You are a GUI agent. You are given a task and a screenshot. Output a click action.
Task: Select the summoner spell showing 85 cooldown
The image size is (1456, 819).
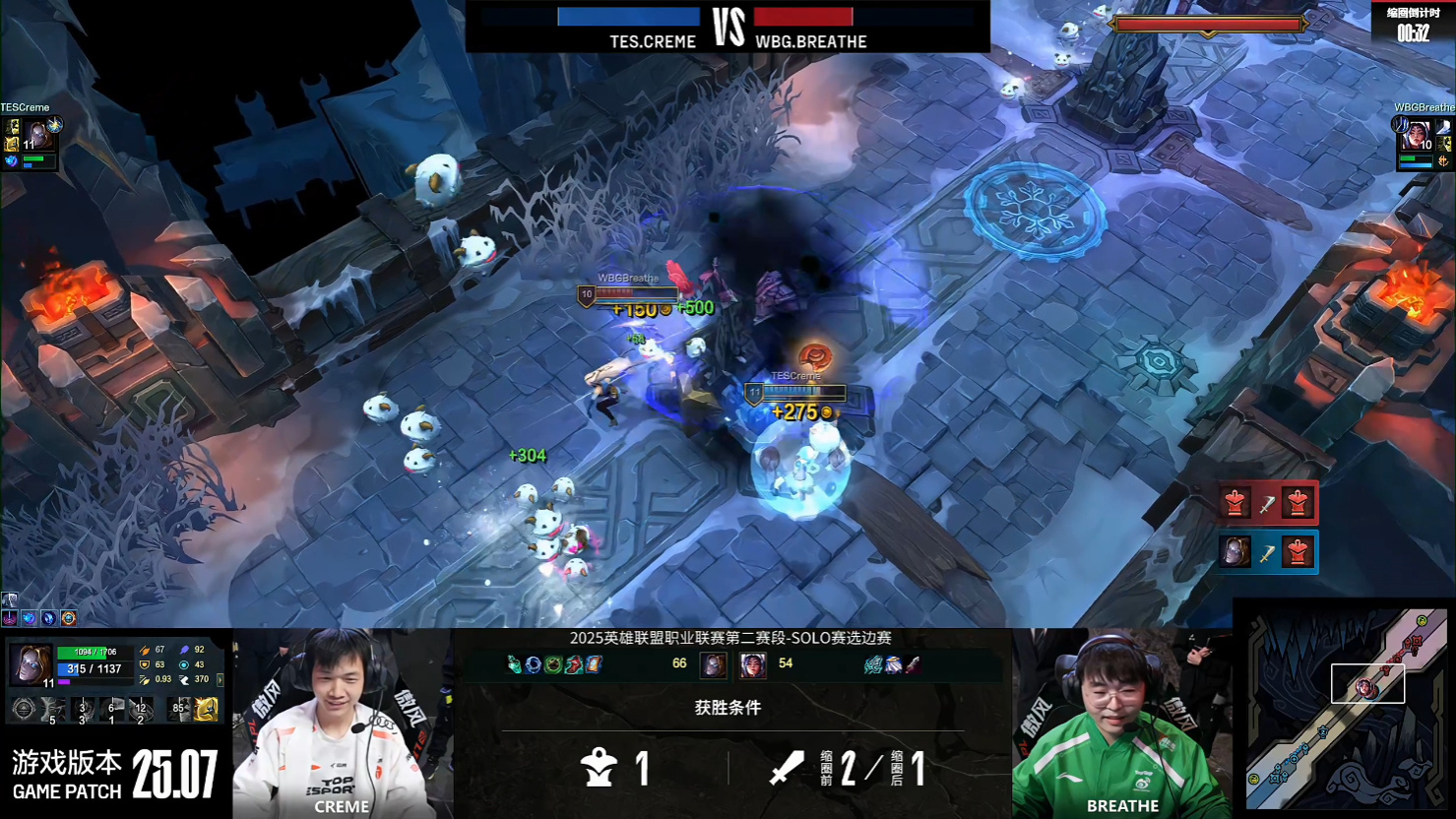pos(180,709)
